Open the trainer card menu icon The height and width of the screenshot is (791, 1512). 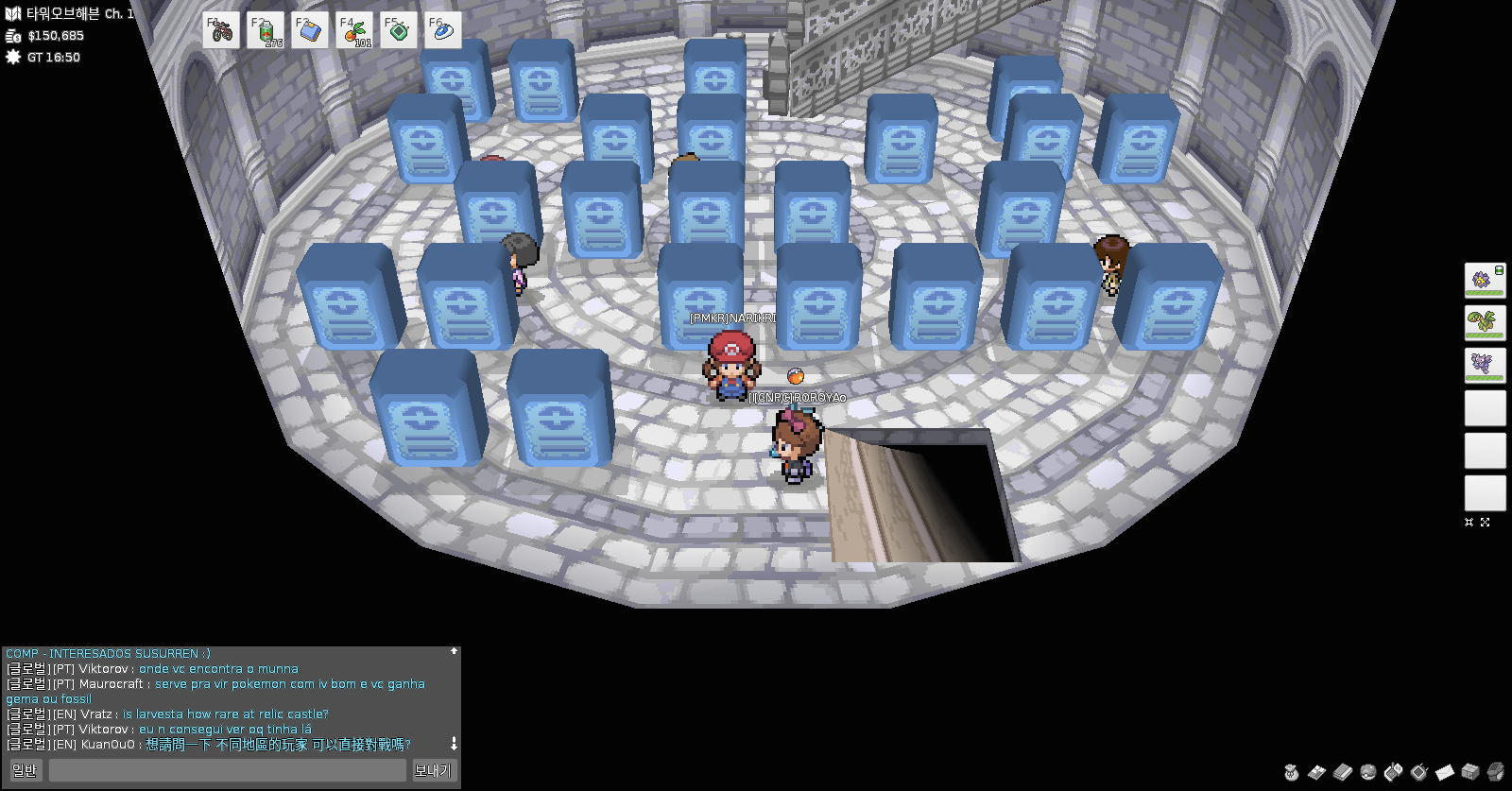click(x=1316, y=772)
